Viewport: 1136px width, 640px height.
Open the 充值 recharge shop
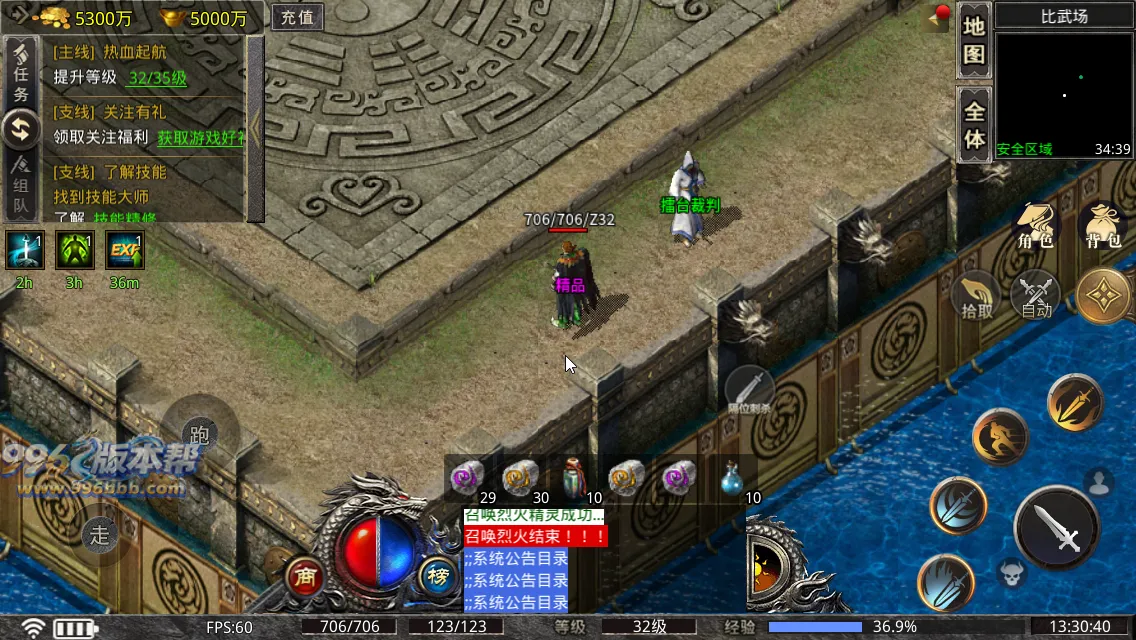tap(297, 17)
